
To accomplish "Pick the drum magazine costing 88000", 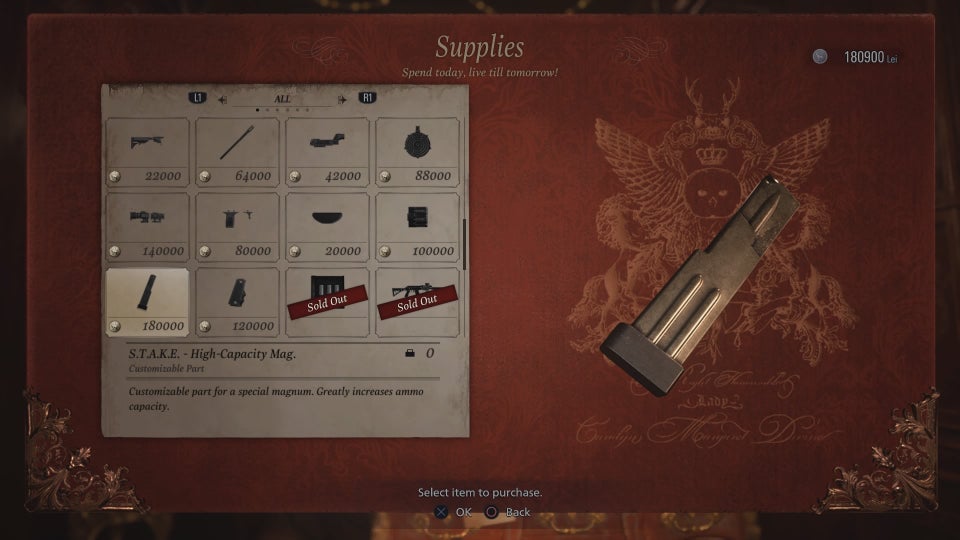I will [x=417, y=152].
